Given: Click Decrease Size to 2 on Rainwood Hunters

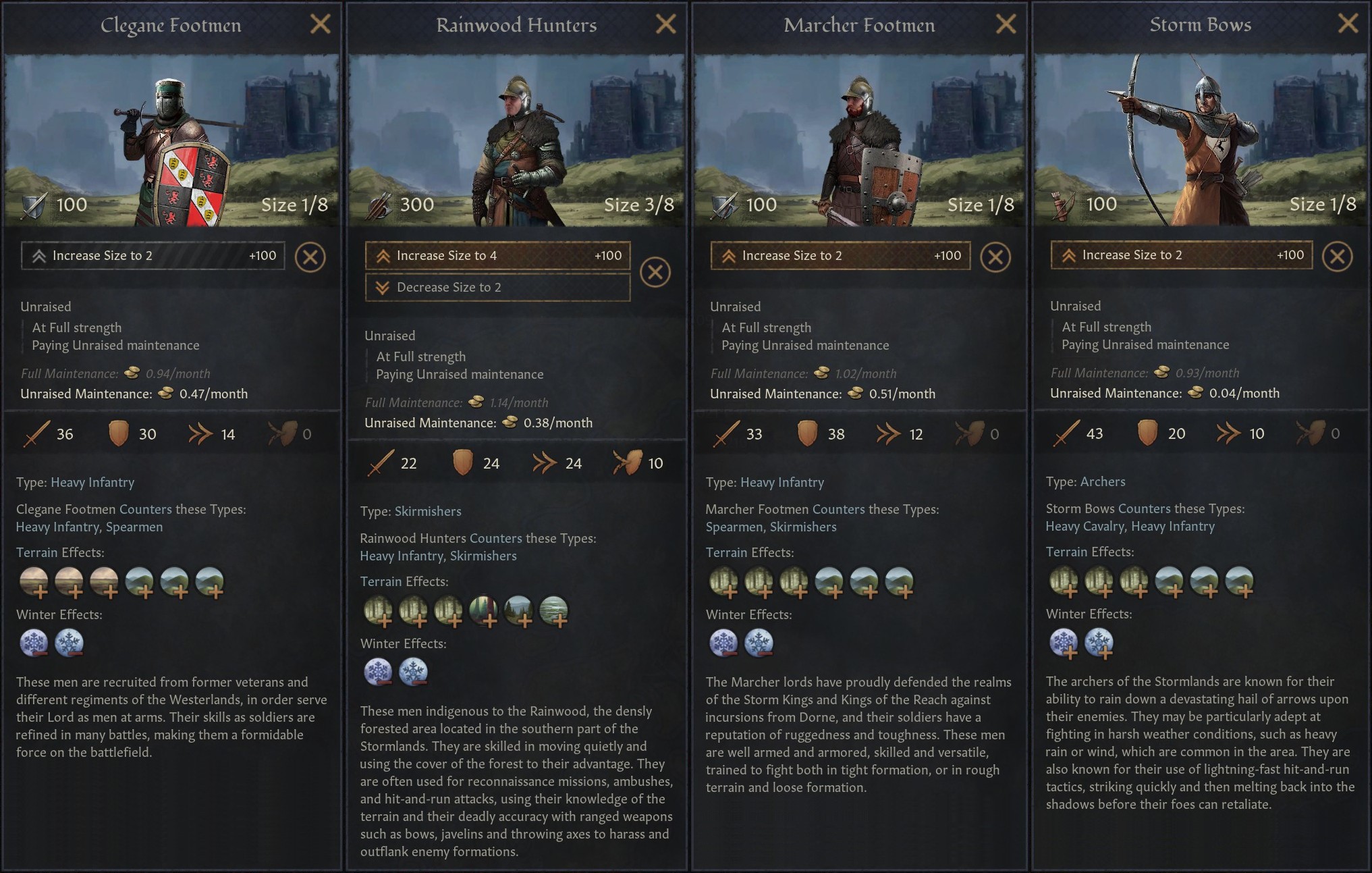Looking at the screenshot, I should click(x=497, y=287).
